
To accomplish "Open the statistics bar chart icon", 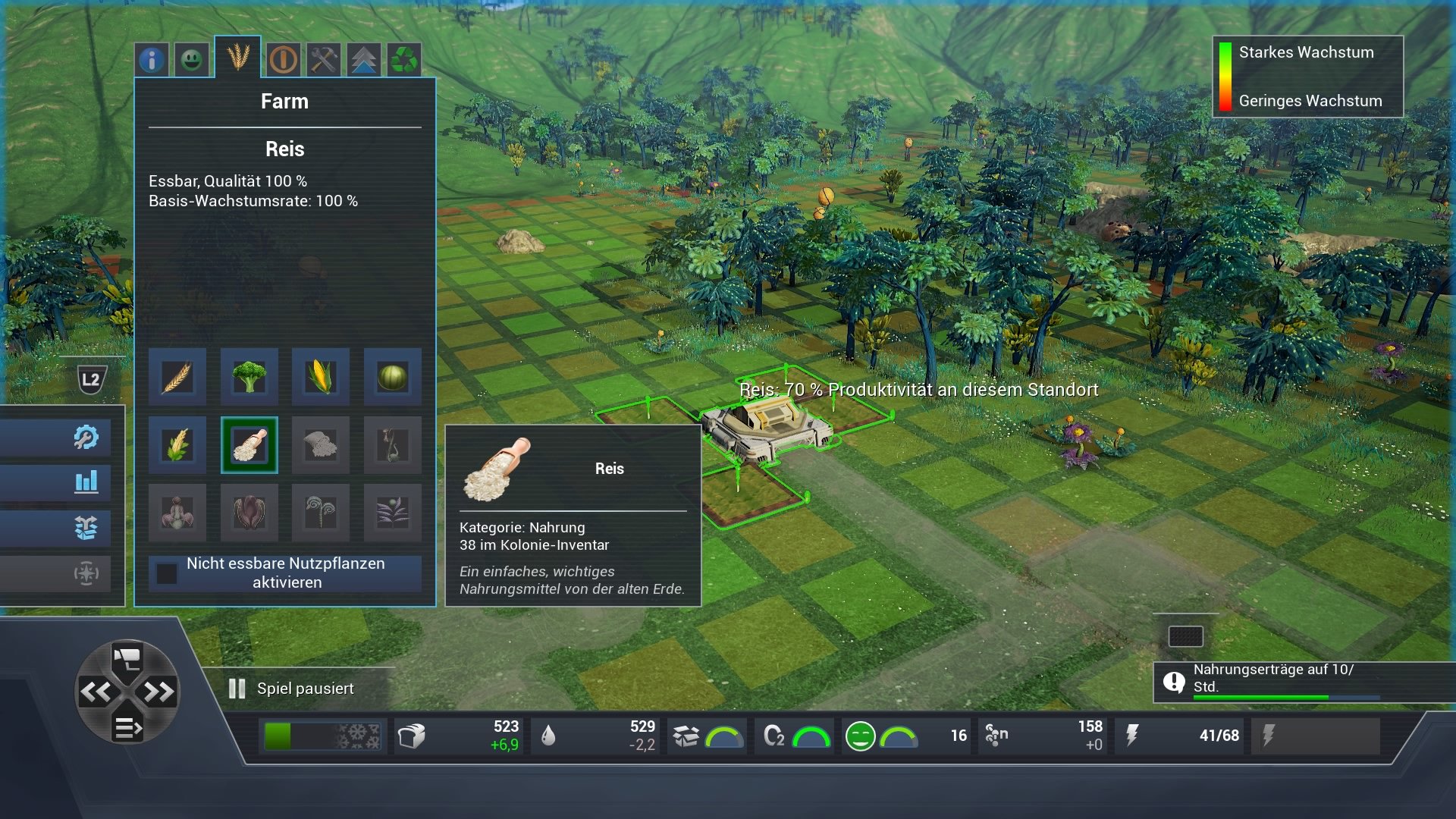I will click(x=86, y=482).
